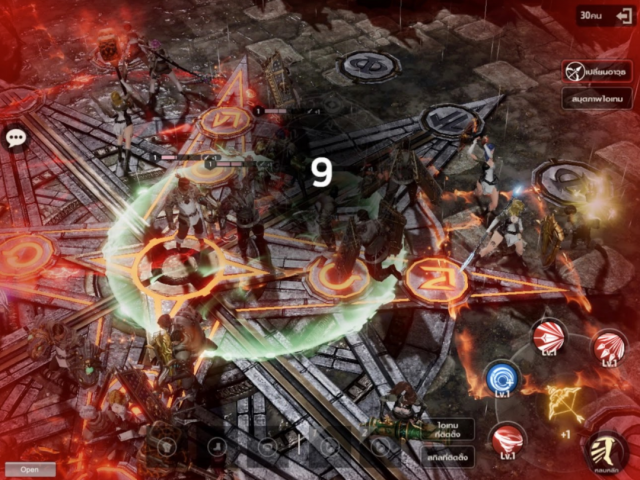Open the chat speech bubble

tap(15, 138)
